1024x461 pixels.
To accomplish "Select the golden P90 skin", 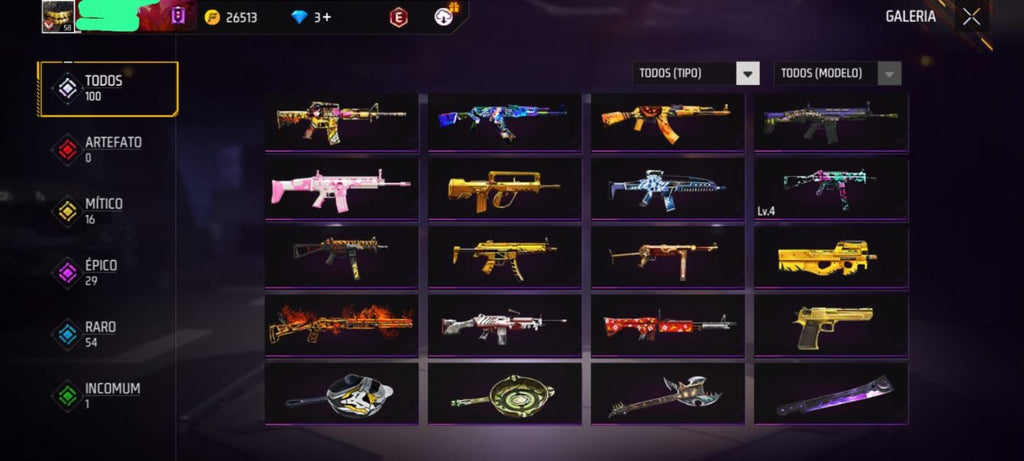I will coord(828,257).
